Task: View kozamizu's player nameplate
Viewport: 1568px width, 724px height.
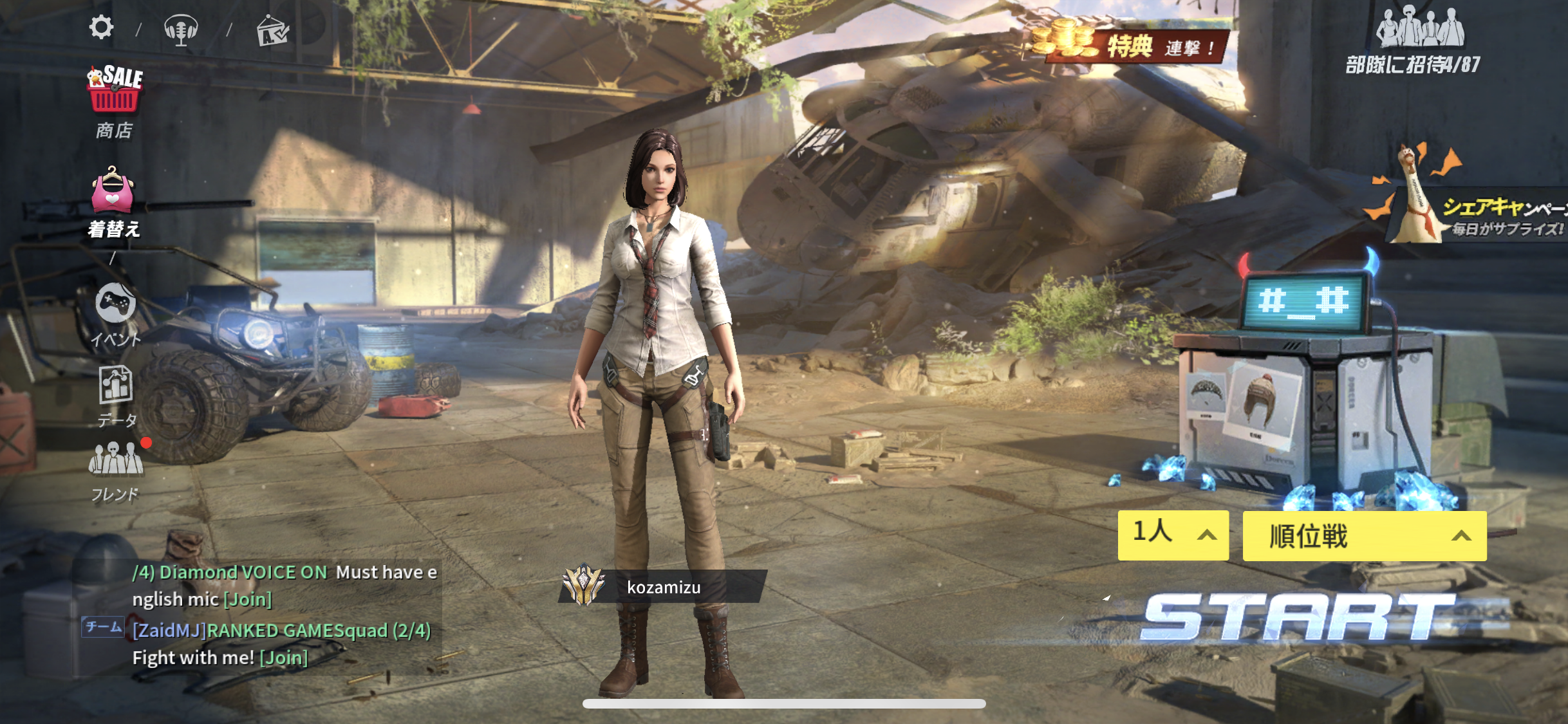Action: (x=662, y=587)
